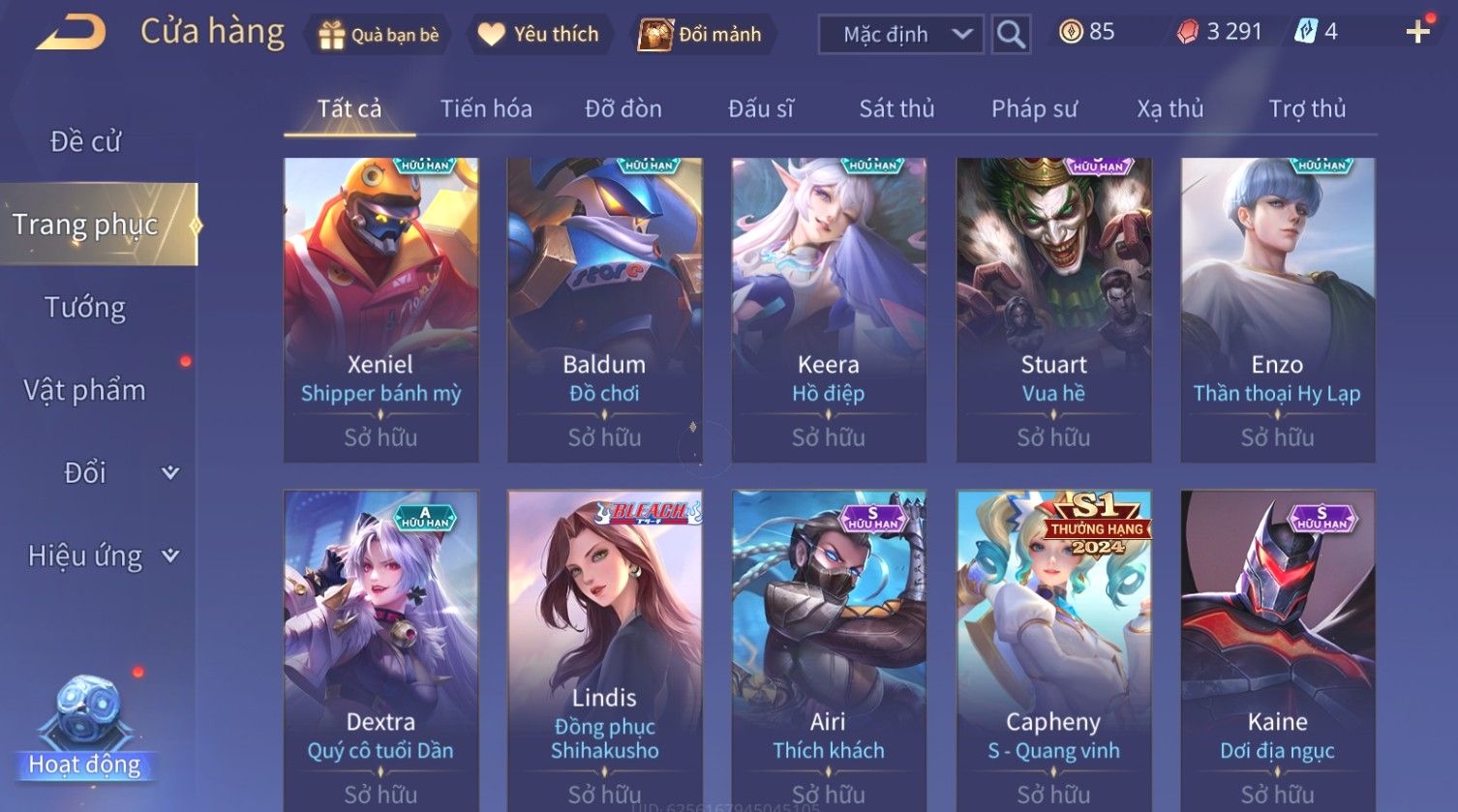The width and height of the screenshot is (1458, 812).
Task: Select the Pháp sư tab
Action: pyautogui.click(x=1034, y=108)
